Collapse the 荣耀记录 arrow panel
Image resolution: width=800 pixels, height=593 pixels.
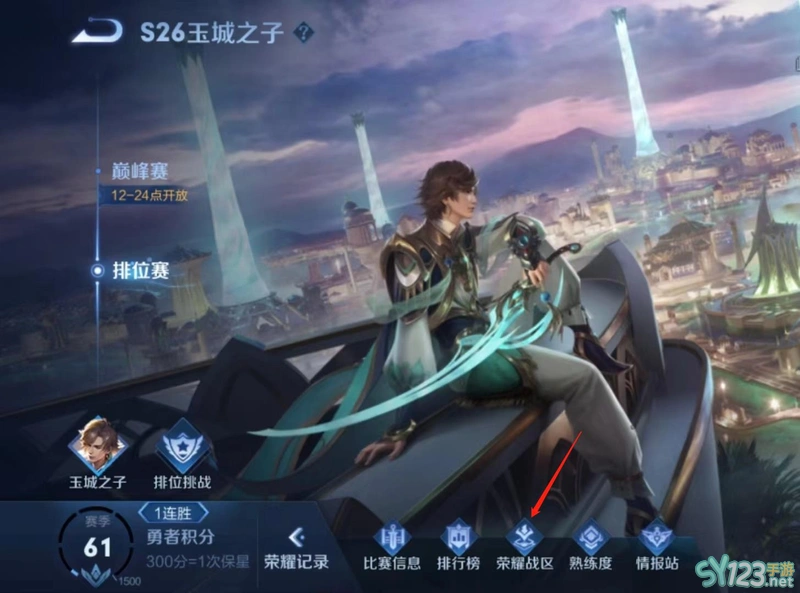click(x=295, y=538)
